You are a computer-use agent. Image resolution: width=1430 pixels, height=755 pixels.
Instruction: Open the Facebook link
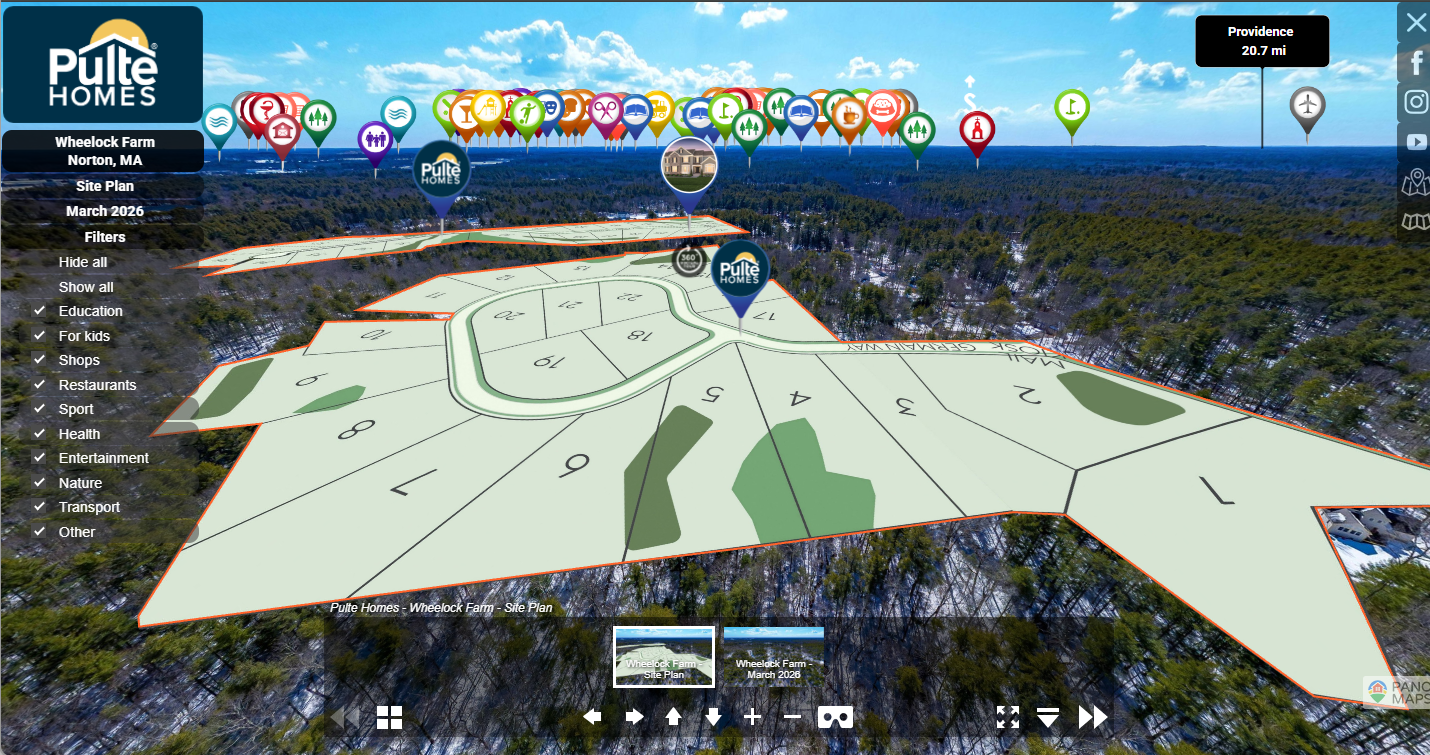(x=1416, y=62)
